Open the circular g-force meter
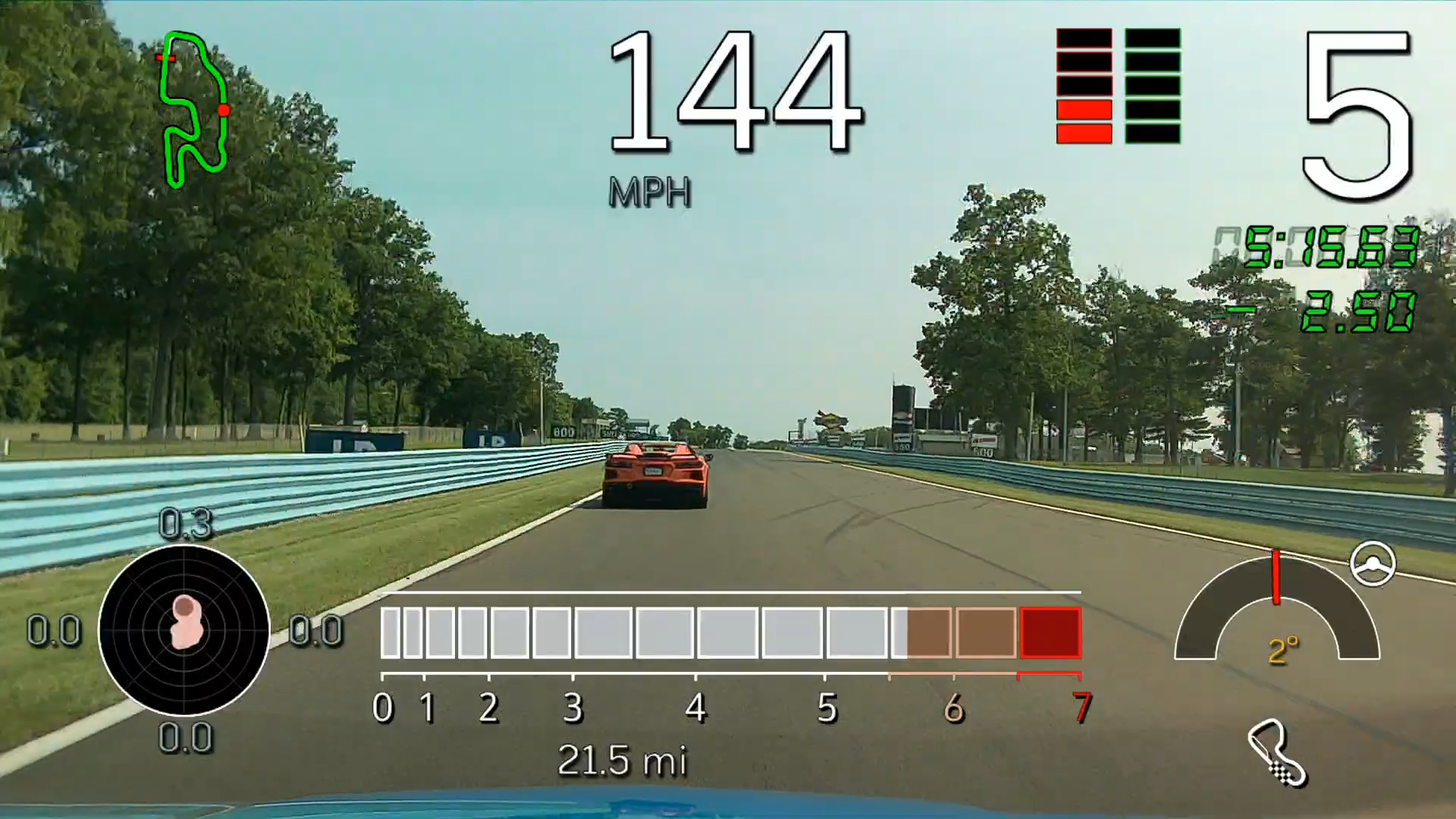 184,629
